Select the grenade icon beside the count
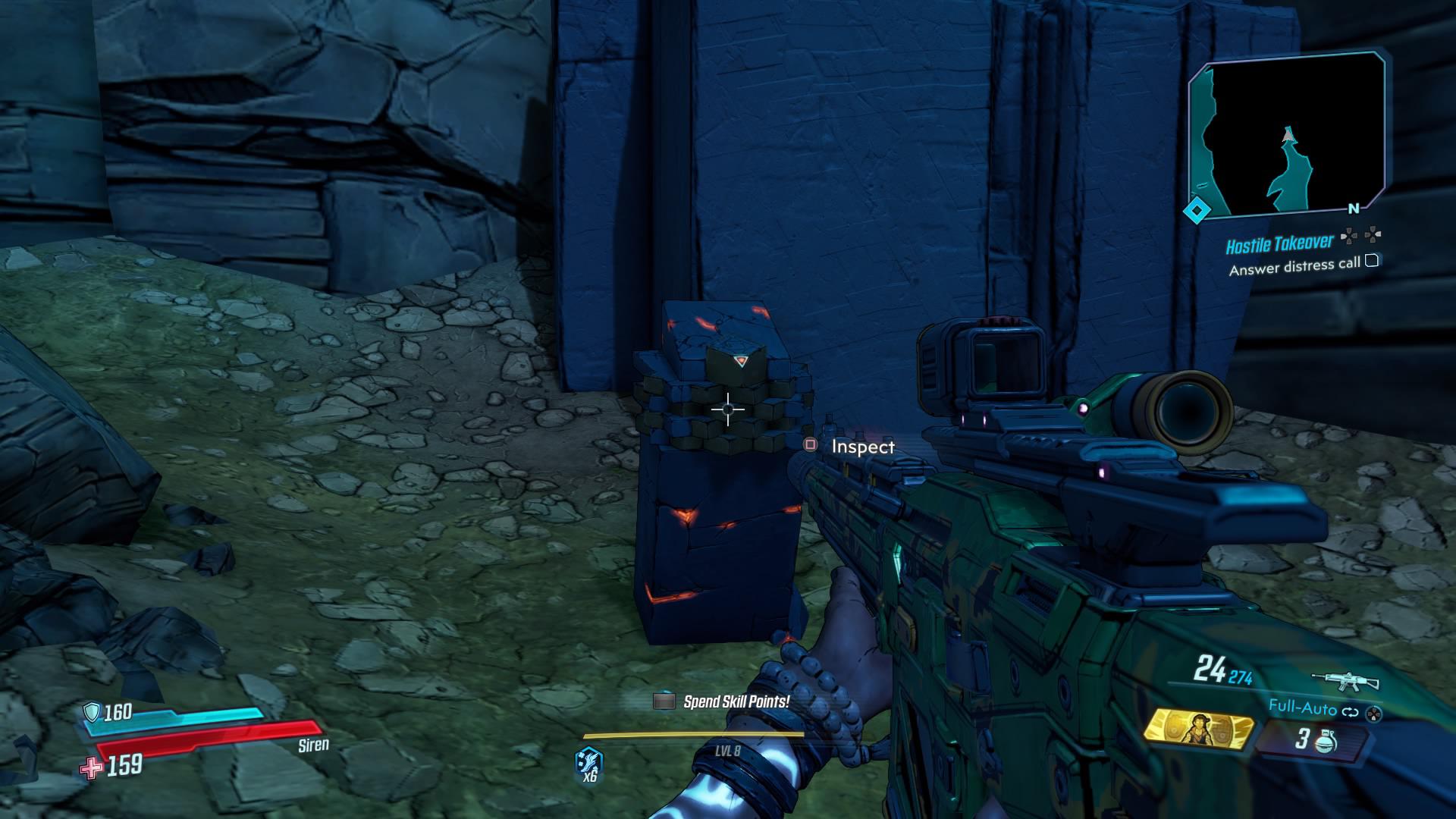Screen dimensions: 1456x819 click(1326, 743)
